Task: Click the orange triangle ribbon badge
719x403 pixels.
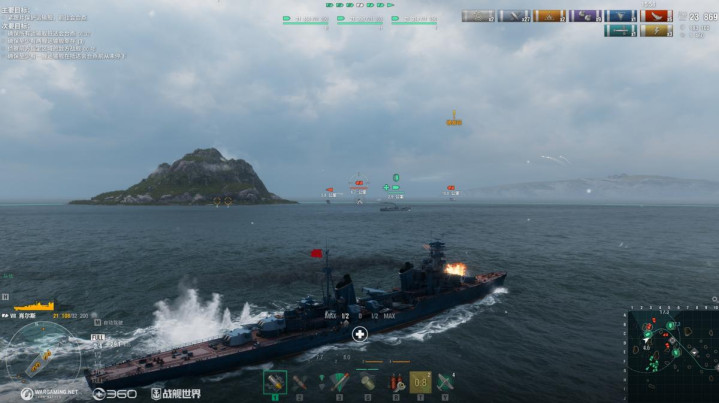Action: pos(548,16)
